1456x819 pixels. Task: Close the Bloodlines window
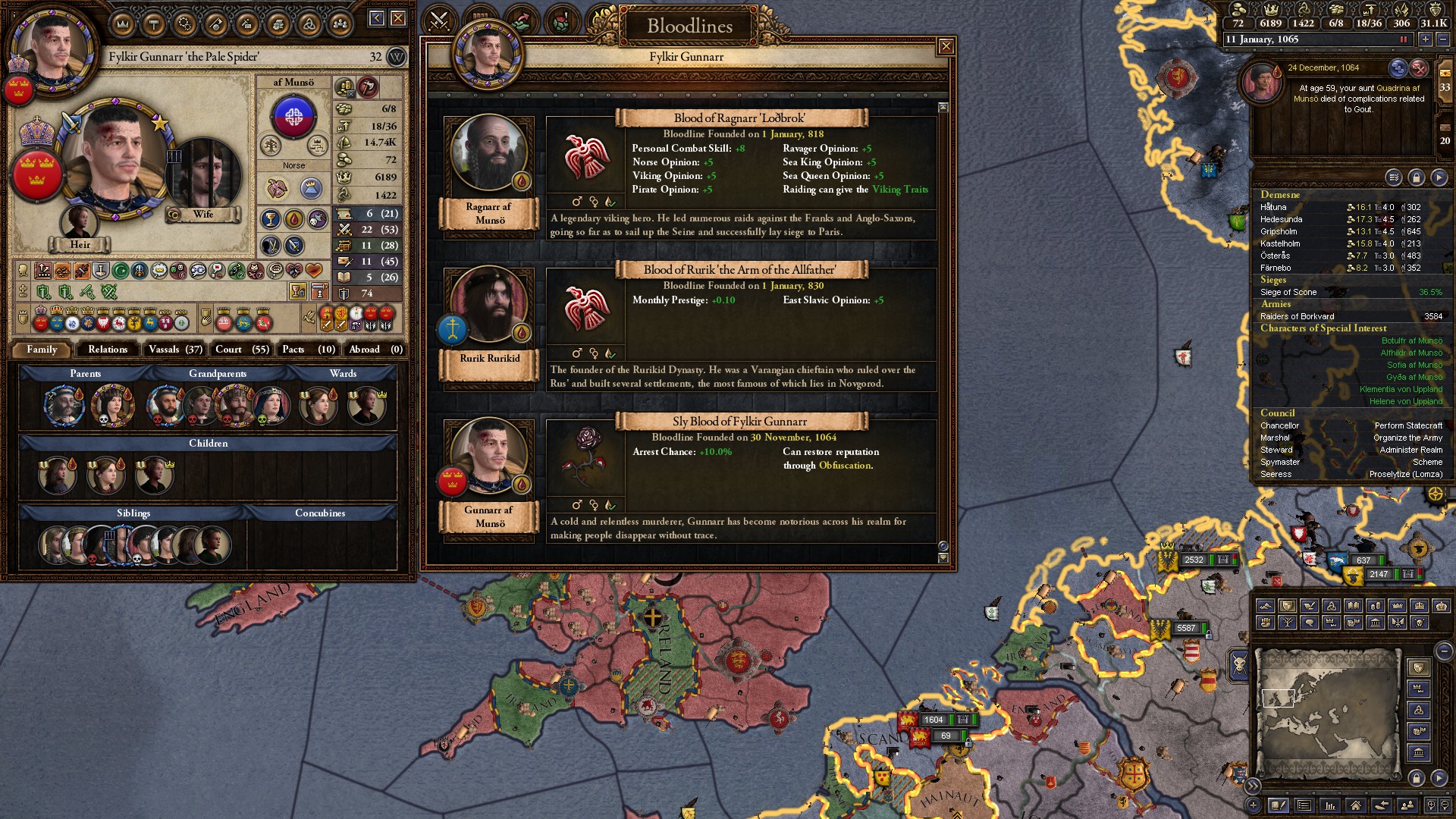pos(946,47)
